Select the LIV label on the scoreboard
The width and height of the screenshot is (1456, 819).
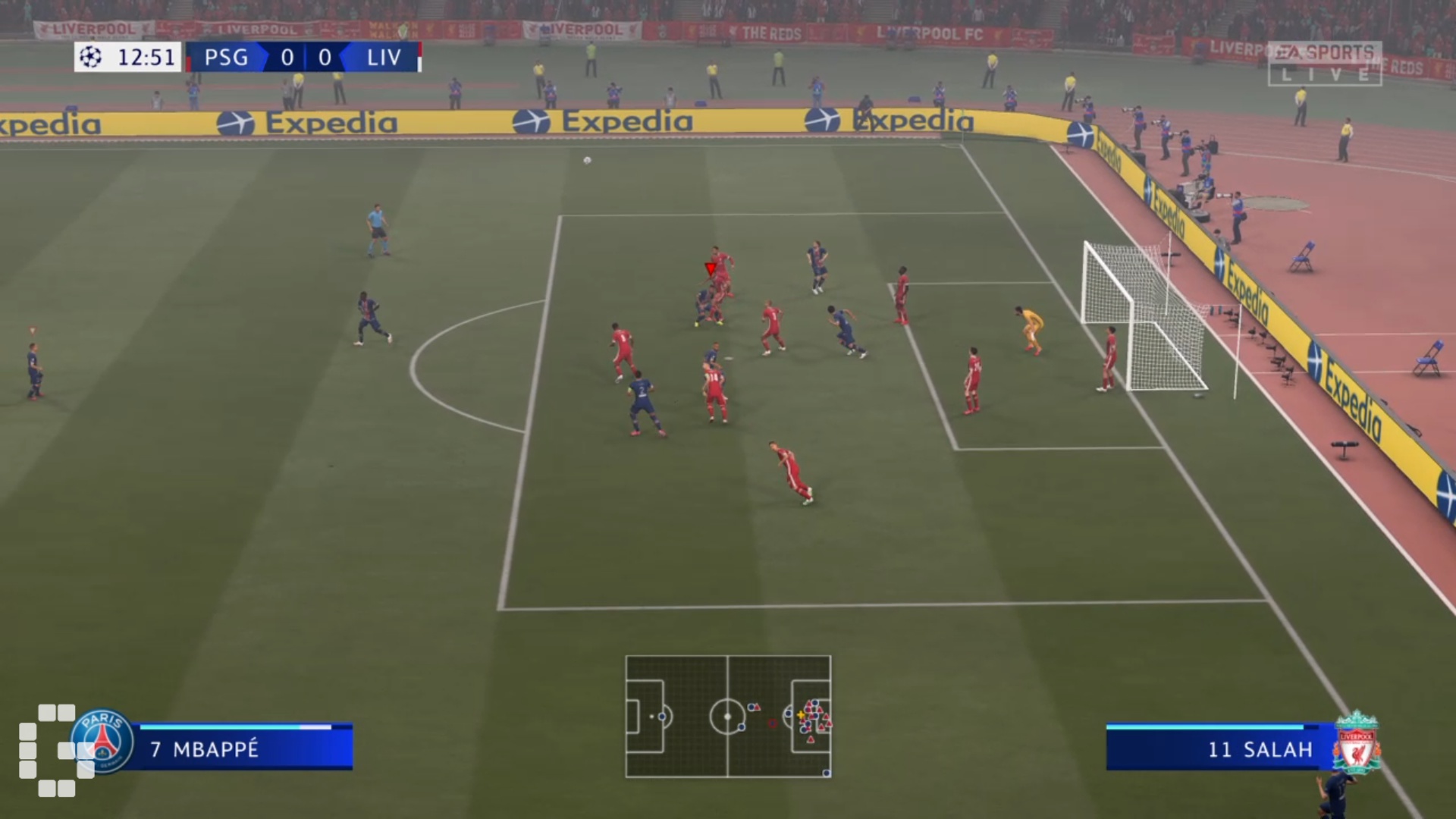[x=383, y=58]
